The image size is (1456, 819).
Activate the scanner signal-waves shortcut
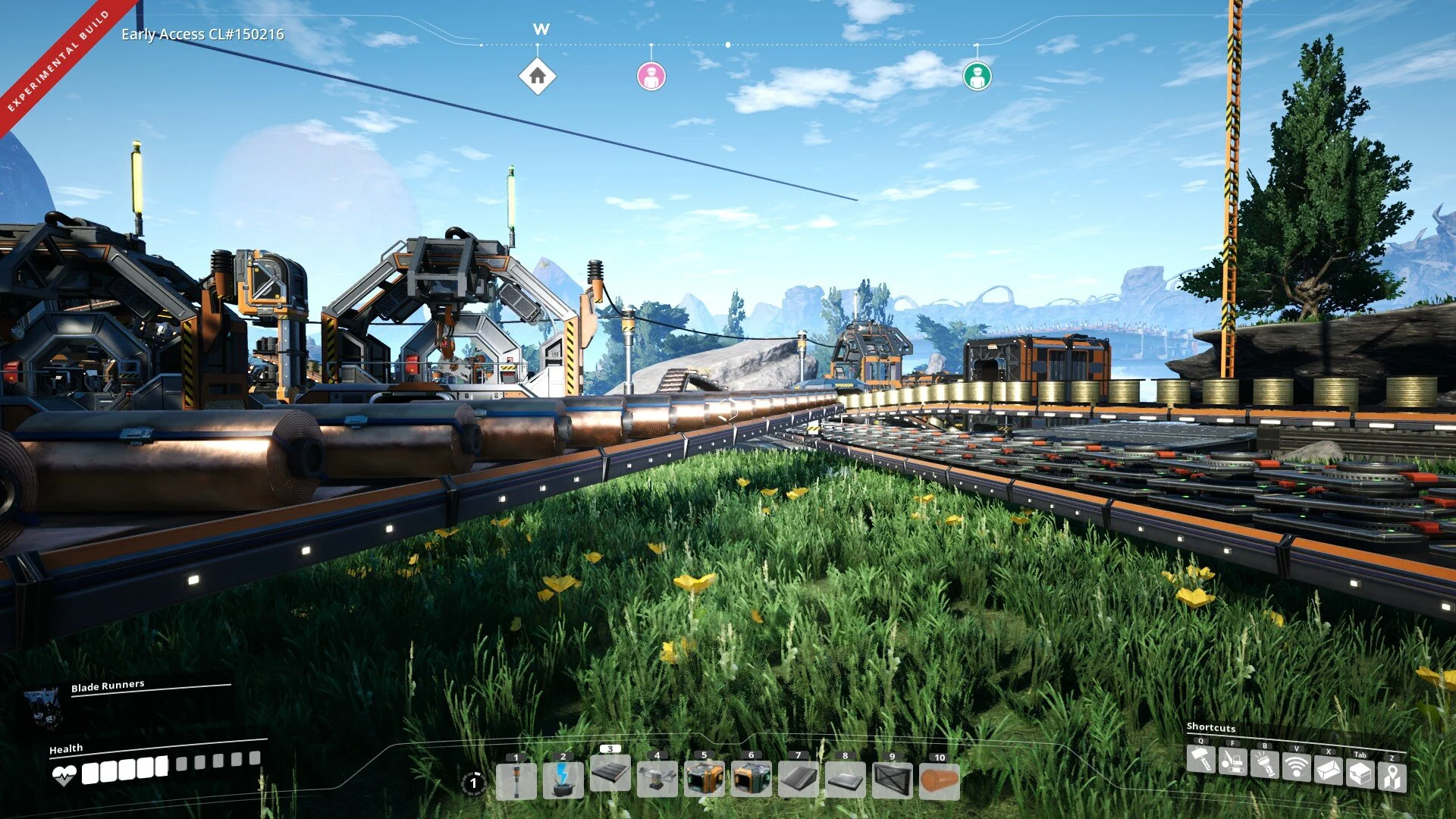click(1297, 767)
